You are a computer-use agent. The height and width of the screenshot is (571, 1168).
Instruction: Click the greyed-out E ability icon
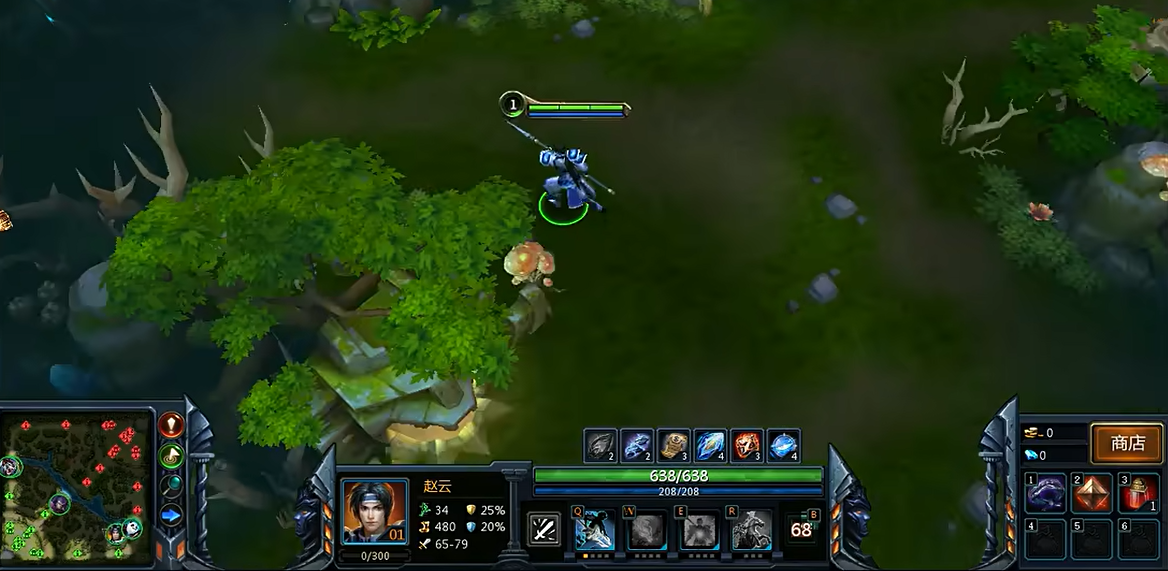pyautogui.click(x=699, y=530)
